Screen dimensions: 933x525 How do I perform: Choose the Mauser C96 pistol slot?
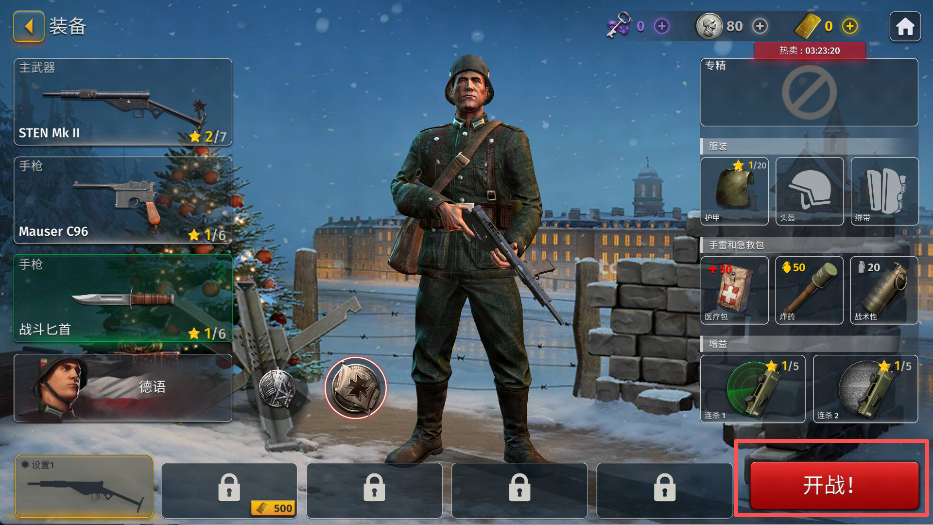(x=123, y=200)
